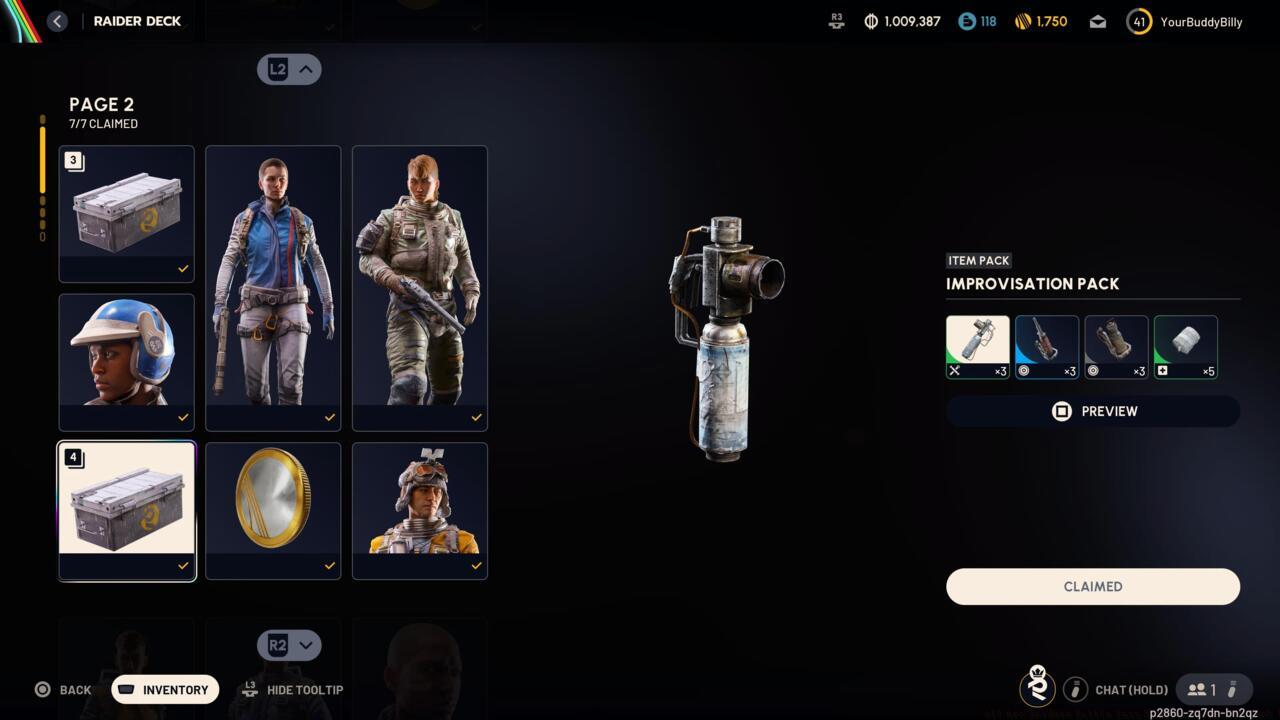Open YourBuddyBilly's level 41 badge
The height and width of the screenshot is (720, 1280).
pos(1138,21)
